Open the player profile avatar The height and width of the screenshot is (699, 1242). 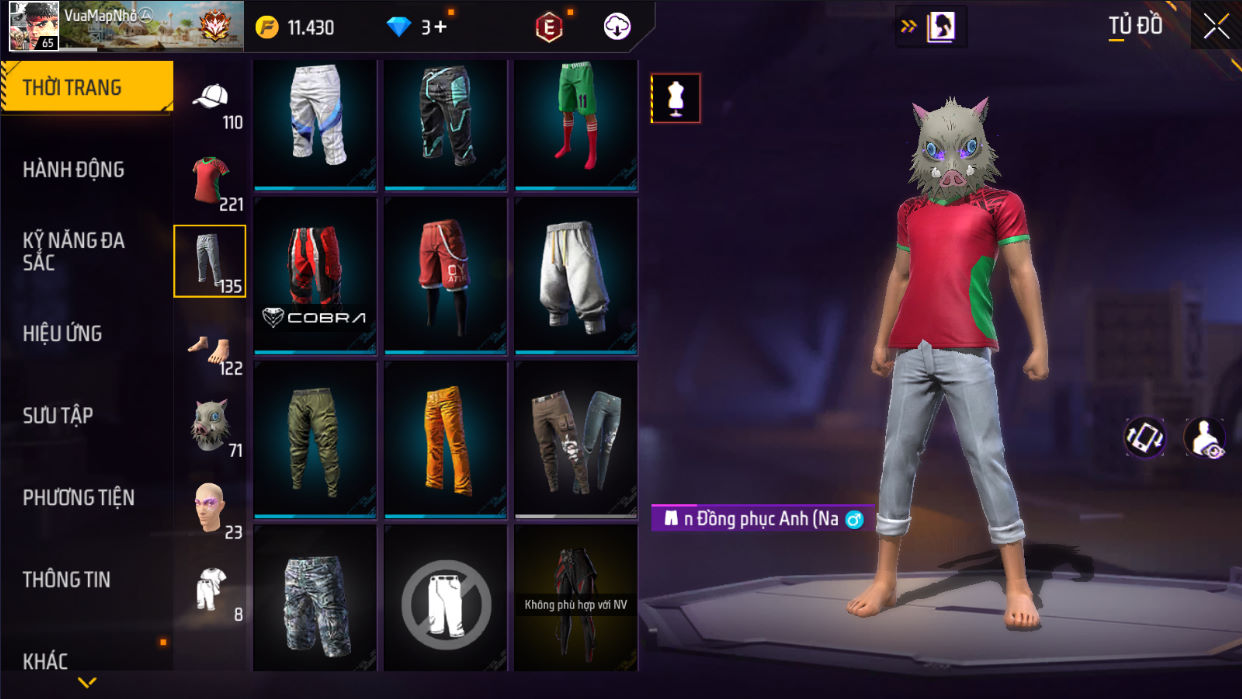33,27
